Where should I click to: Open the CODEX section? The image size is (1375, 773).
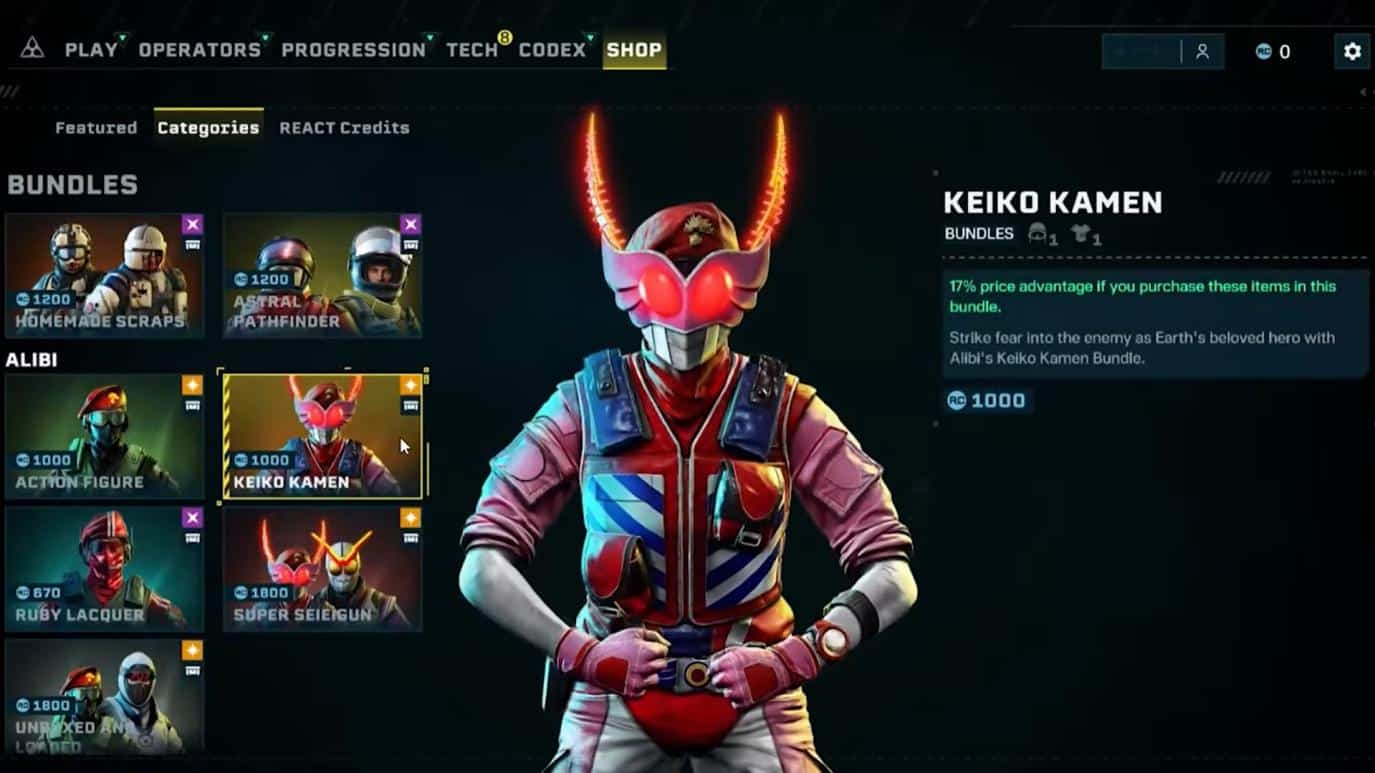pyautogui.click(x=552, y=50)
